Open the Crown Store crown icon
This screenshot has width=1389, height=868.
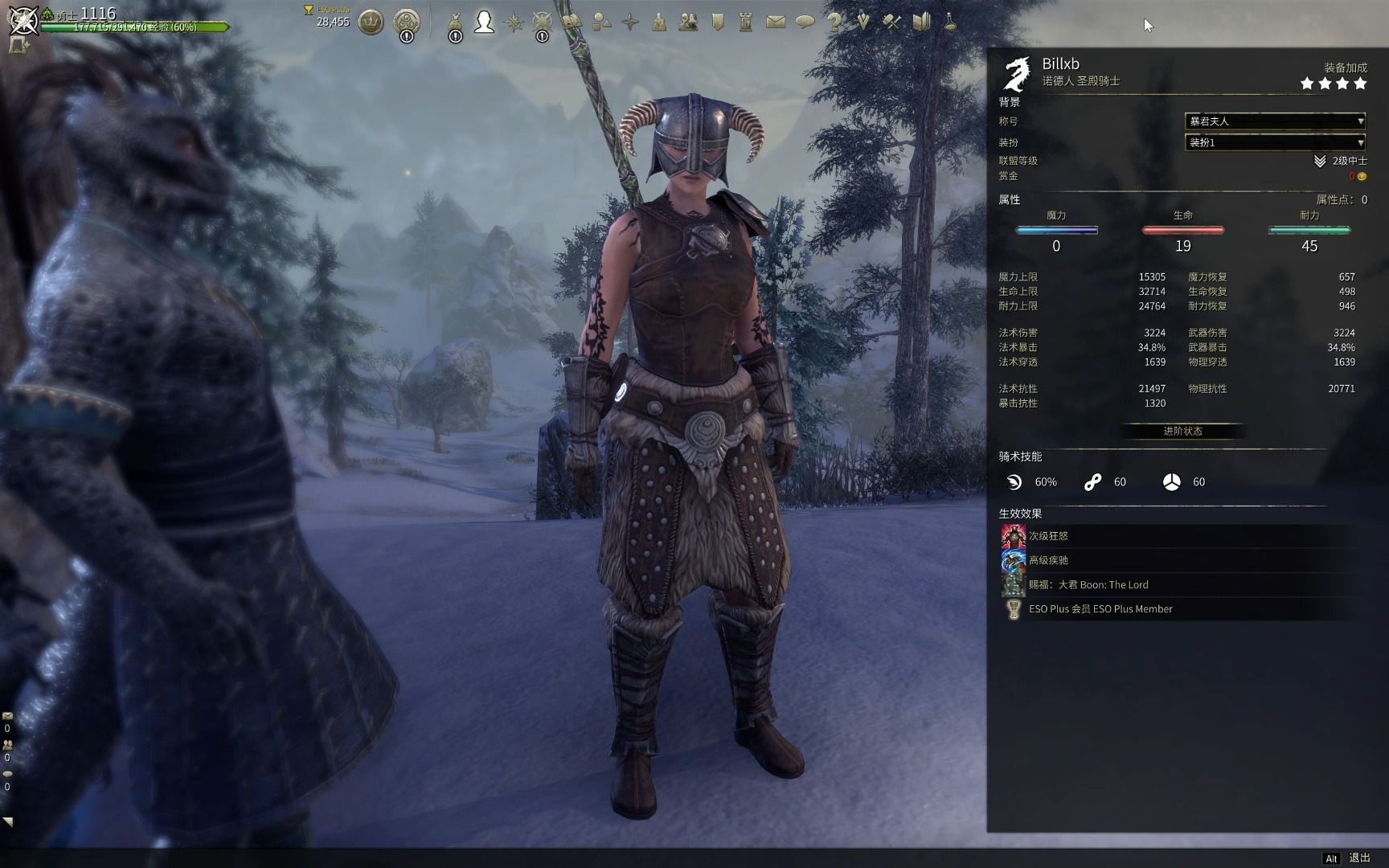click(371, 23)
